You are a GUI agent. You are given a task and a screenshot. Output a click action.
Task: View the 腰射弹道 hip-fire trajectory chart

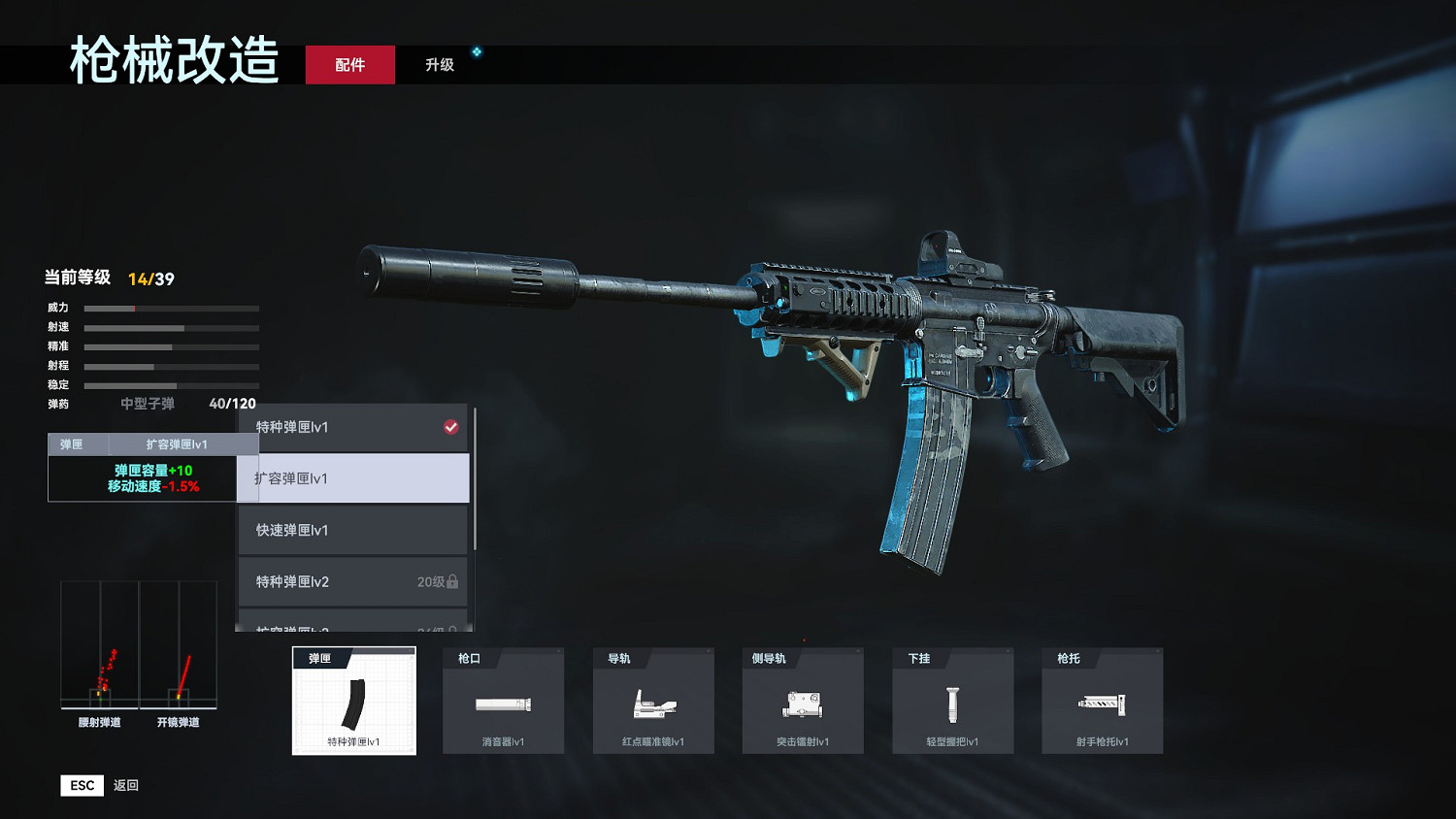[100, 647]
